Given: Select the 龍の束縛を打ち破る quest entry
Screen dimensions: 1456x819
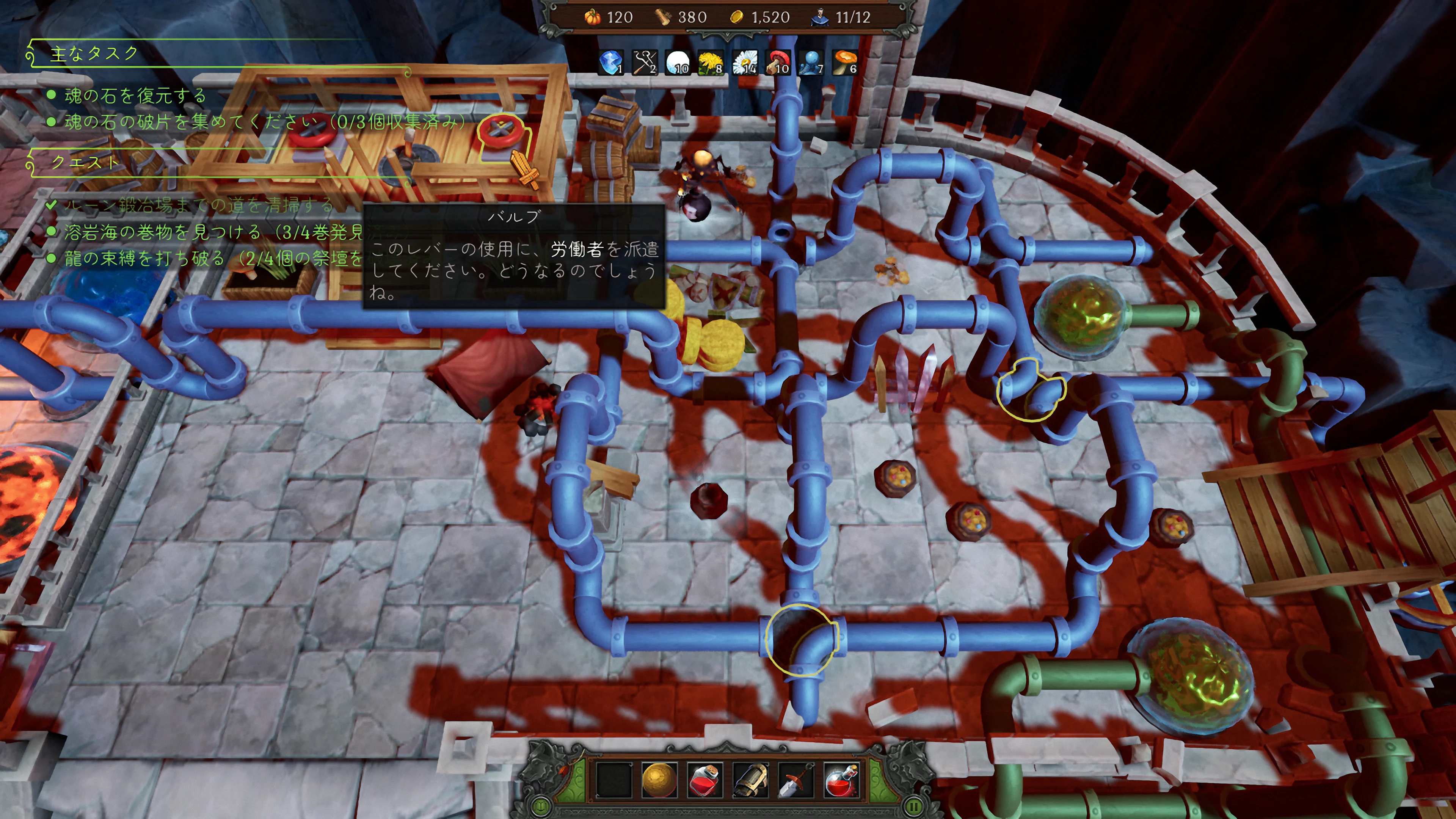Looking at the screenshot, I should (x=145, y=258).
